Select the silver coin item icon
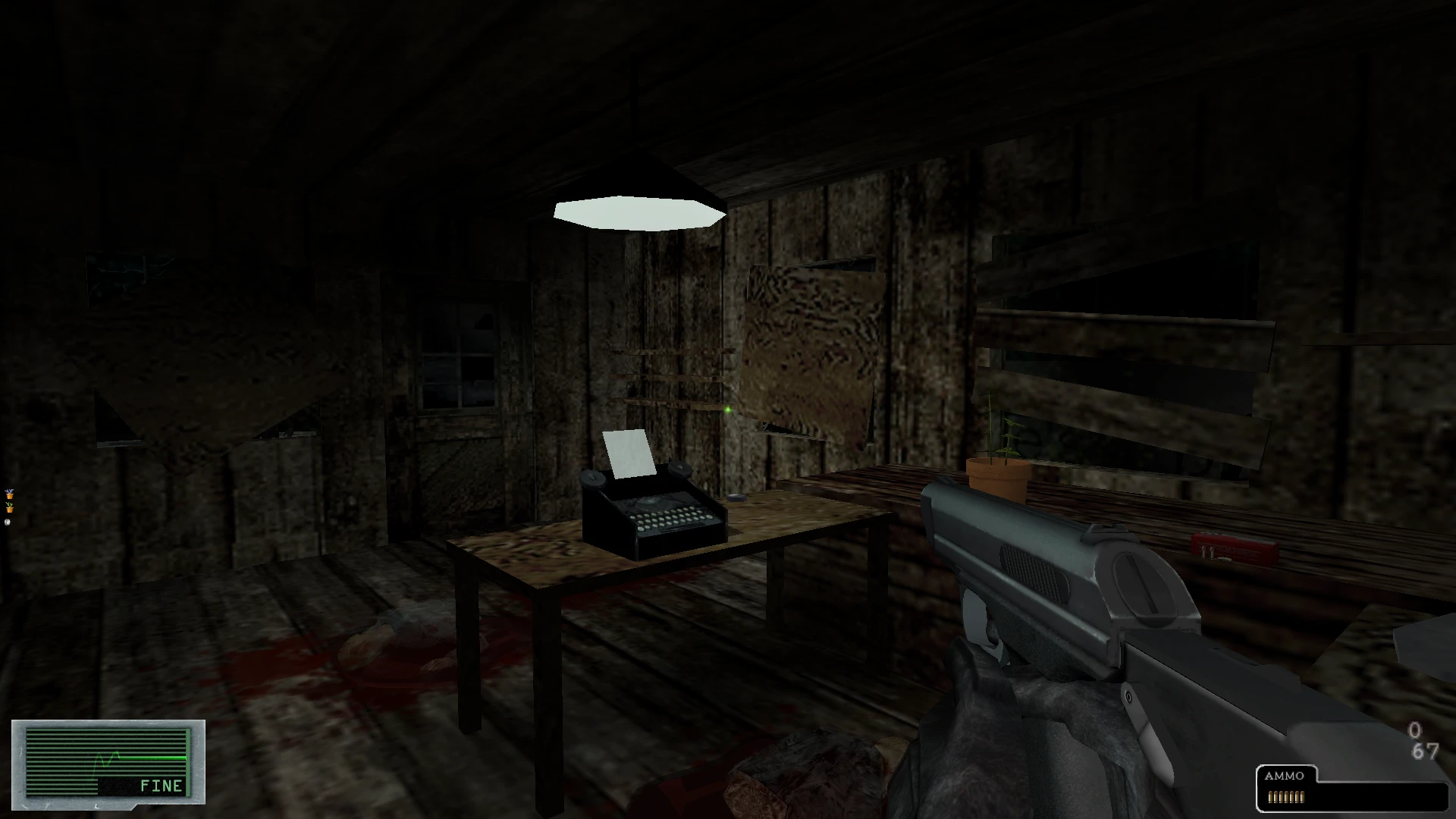 (x=8, y=522)
